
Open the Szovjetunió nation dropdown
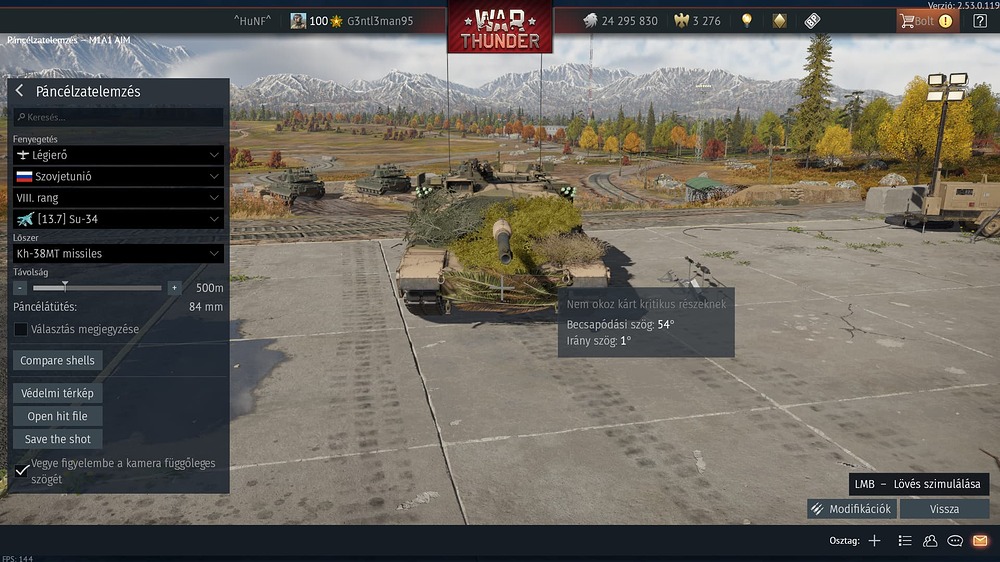coord(118,176)
